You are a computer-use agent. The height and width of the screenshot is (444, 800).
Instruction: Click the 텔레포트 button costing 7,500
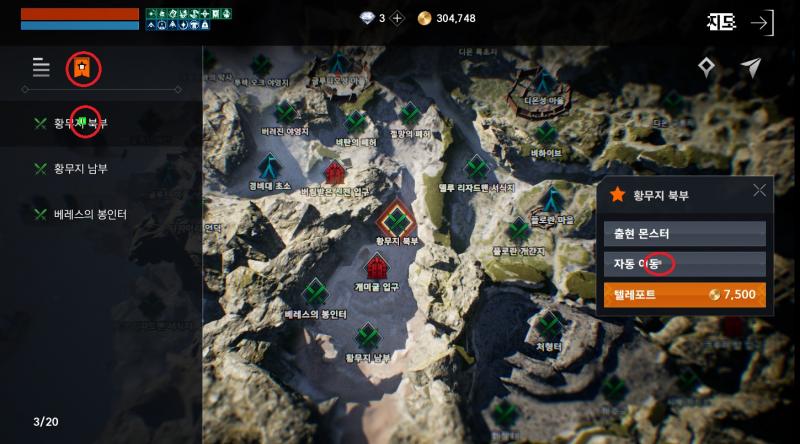[x=685, y=295]
